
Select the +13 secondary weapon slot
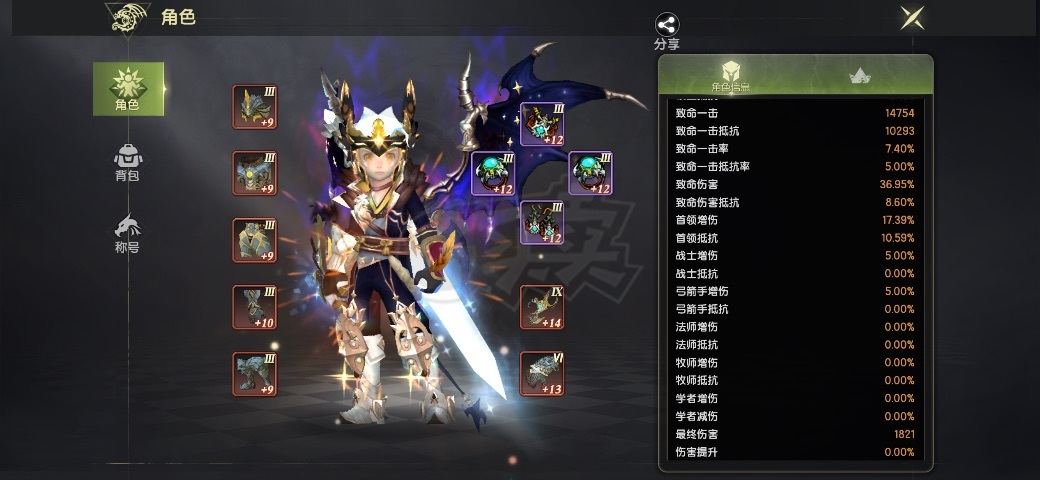pos(542,373)
